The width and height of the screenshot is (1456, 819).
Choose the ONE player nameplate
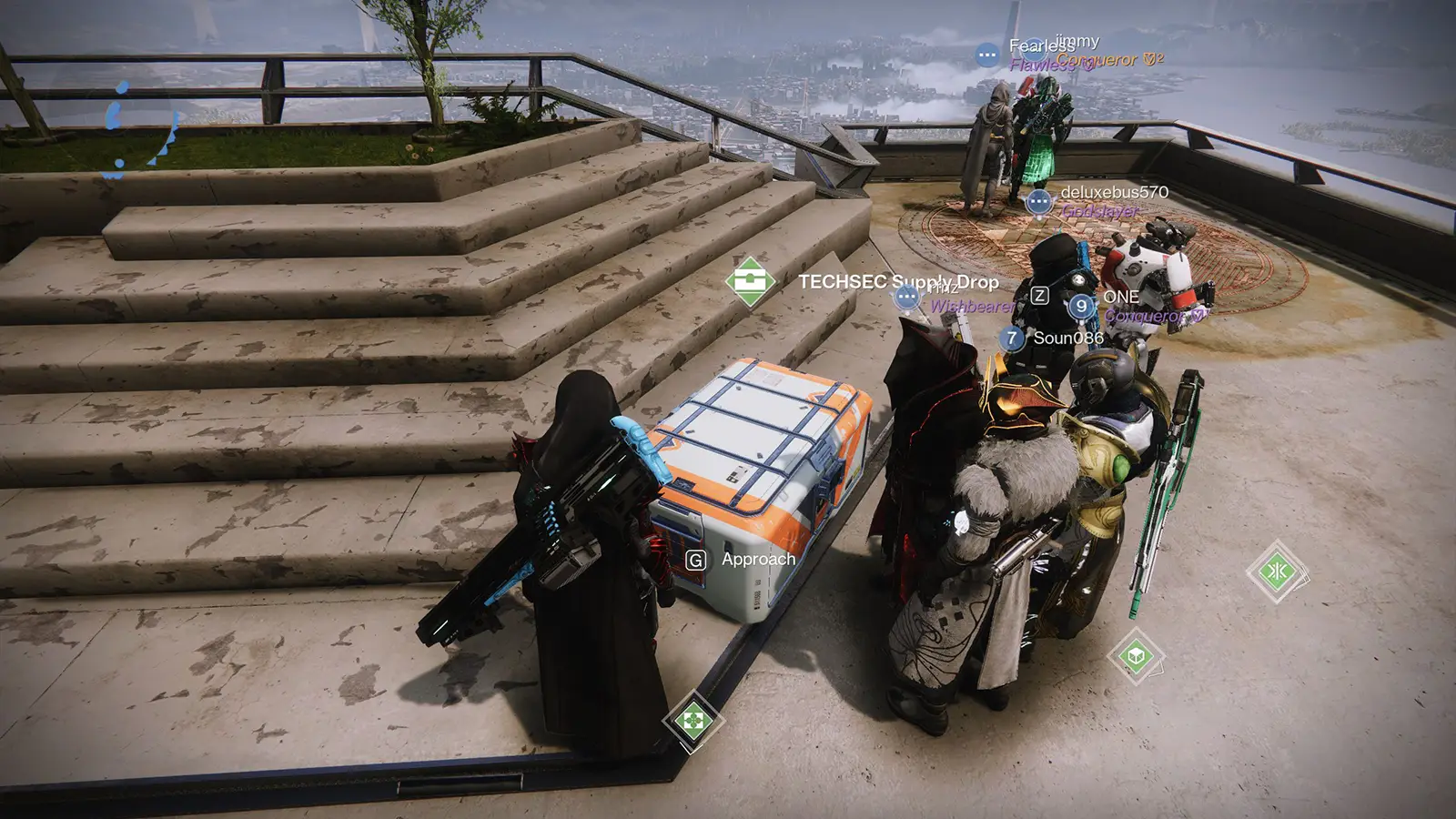pyautogui.click(x=1121, y=297)
